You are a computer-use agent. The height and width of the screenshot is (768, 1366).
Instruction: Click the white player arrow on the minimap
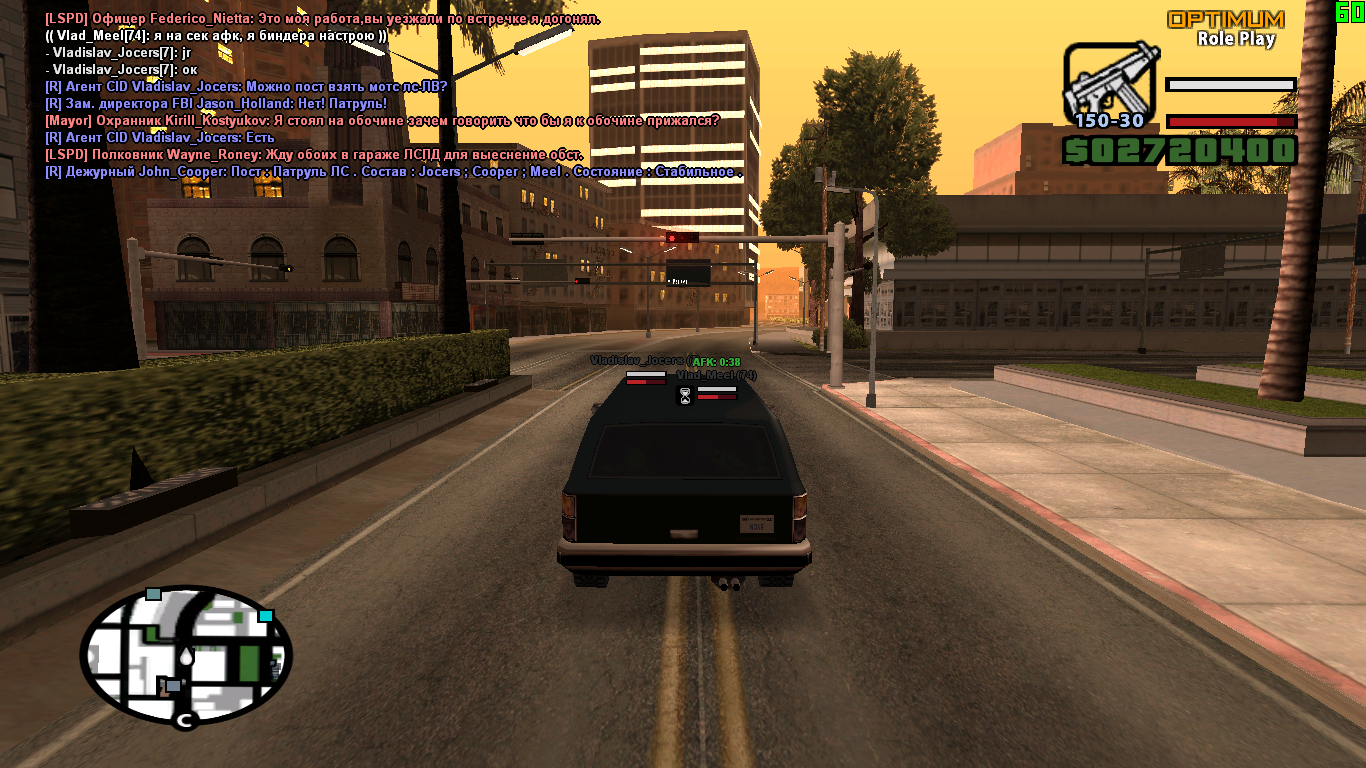(x=187, y=657)
